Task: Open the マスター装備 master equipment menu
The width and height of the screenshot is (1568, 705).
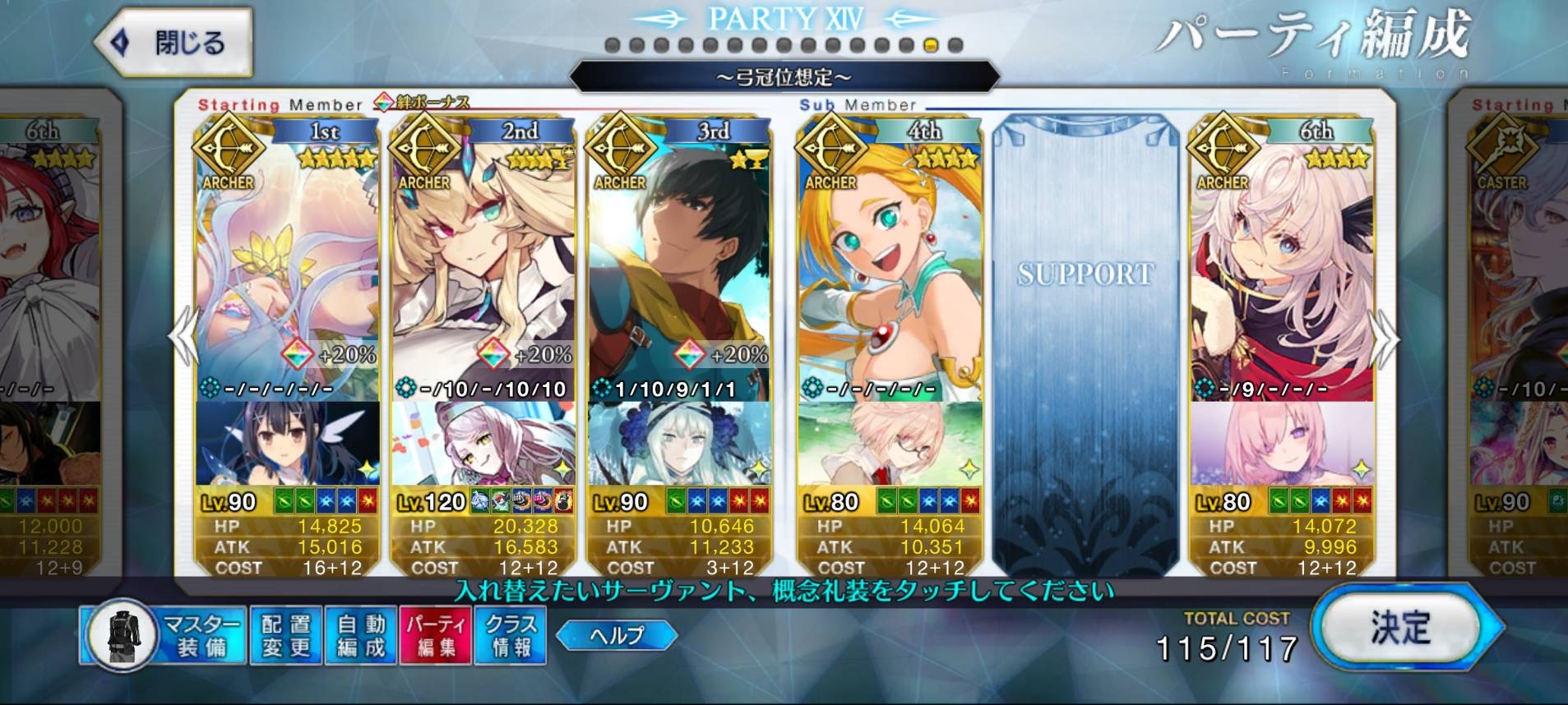Action: [163, 635]
